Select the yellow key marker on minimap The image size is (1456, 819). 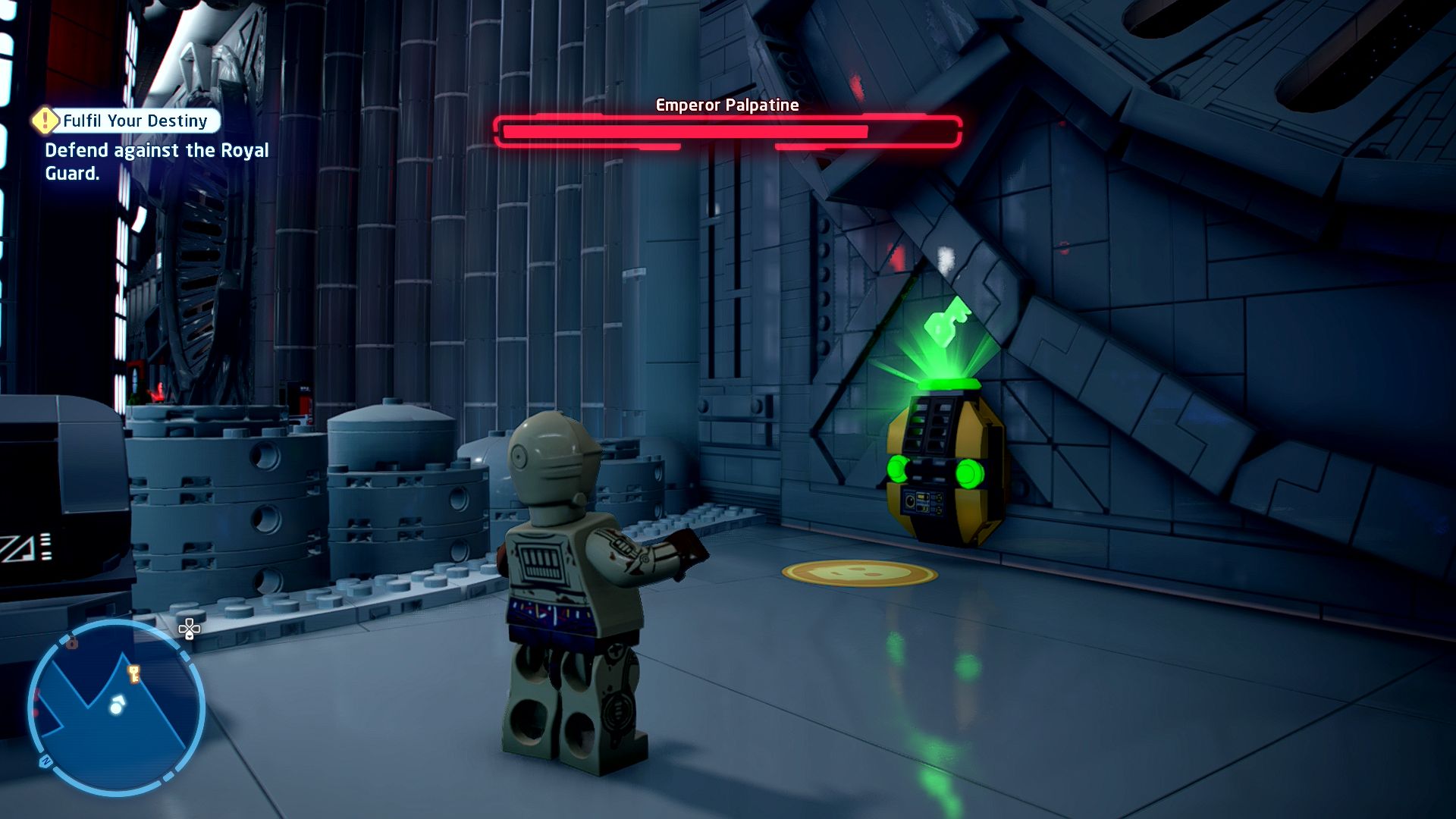click(x=134, y=673)
